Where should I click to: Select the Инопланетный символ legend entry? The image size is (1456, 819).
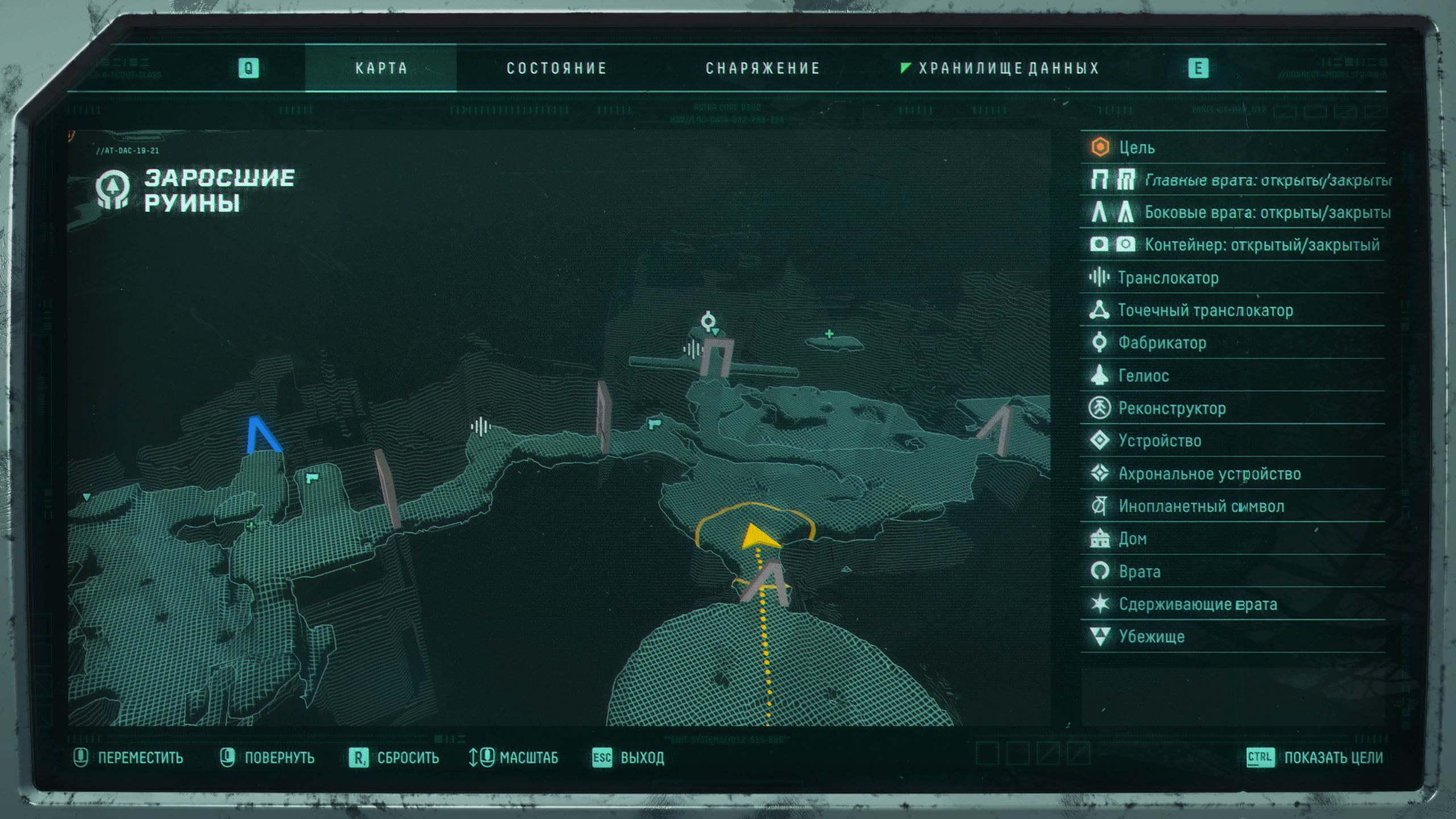click(x=1201, y=506)
